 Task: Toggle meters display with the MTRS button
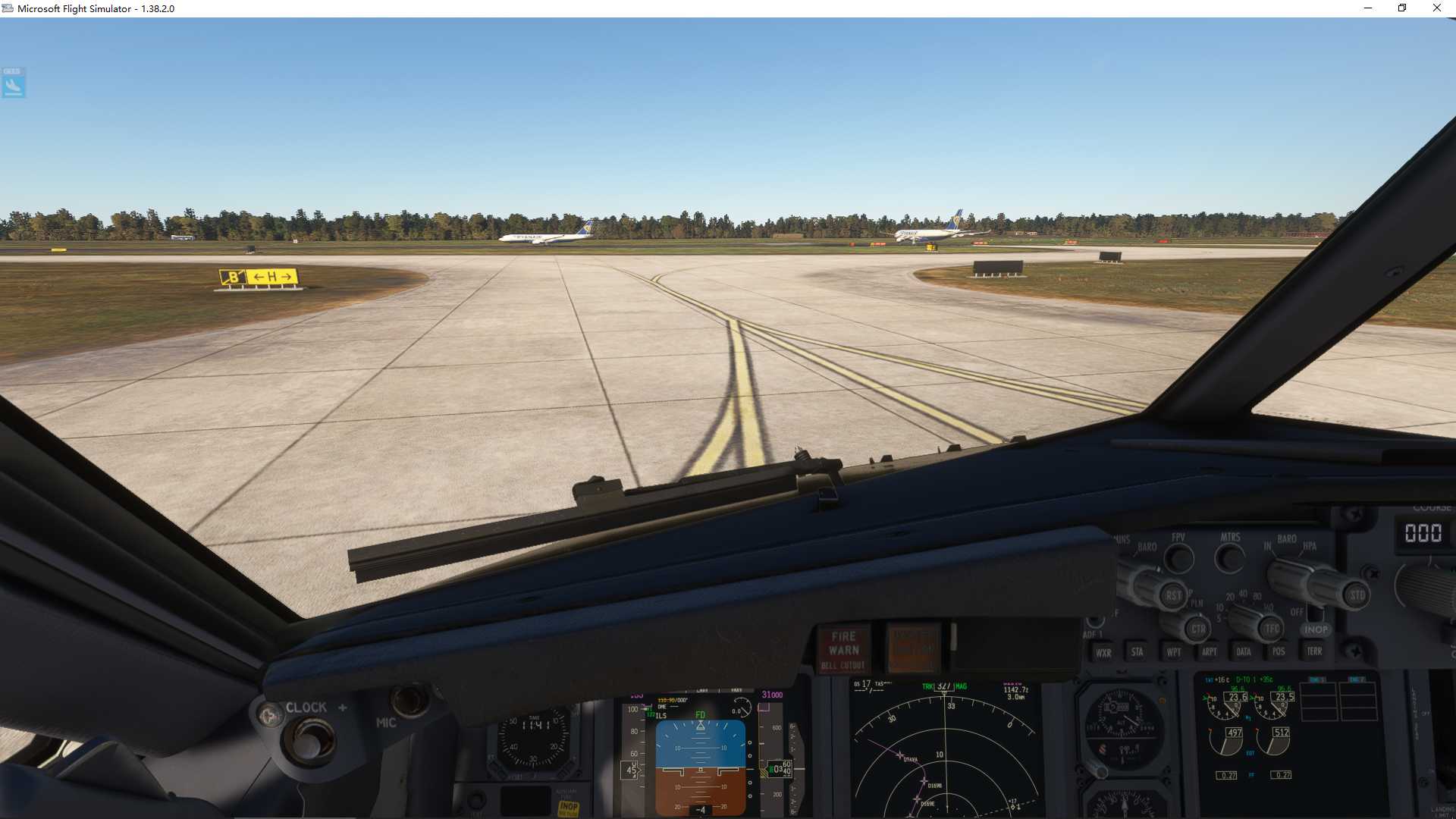tap(1230, 557)
